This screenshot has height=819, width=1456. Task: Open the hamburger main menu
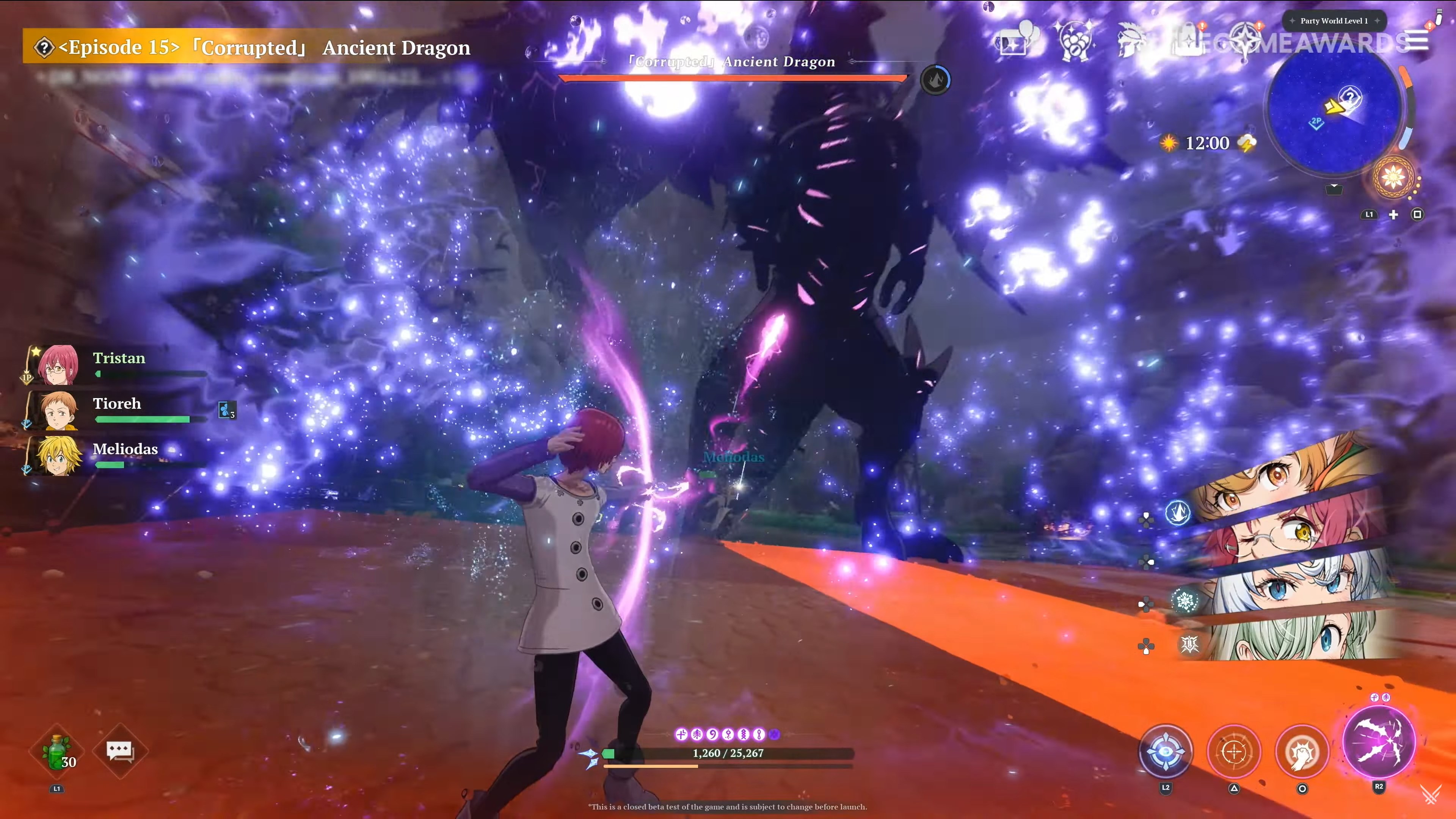(x=1418, y=41)
